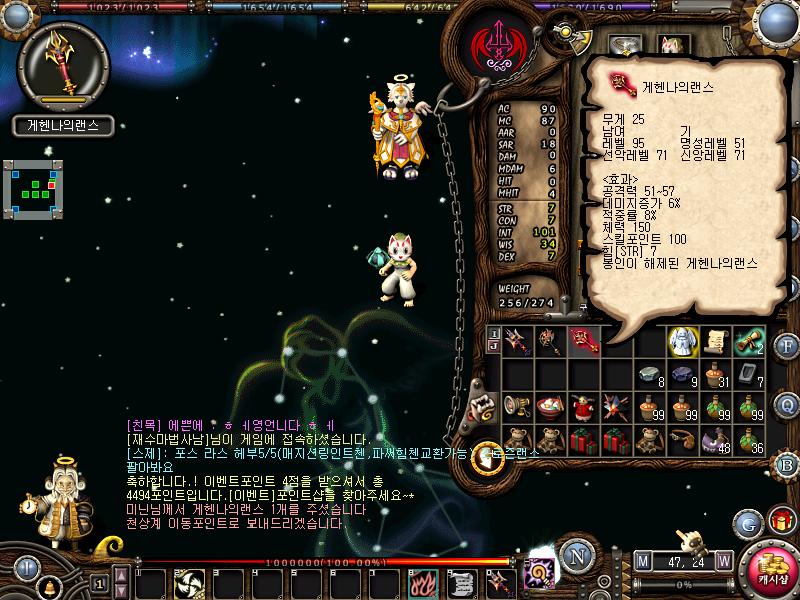Viewport: 800px width, 600px height.
Task: Select the red Gehenna lance in inventory
Action: coord(584,341)
